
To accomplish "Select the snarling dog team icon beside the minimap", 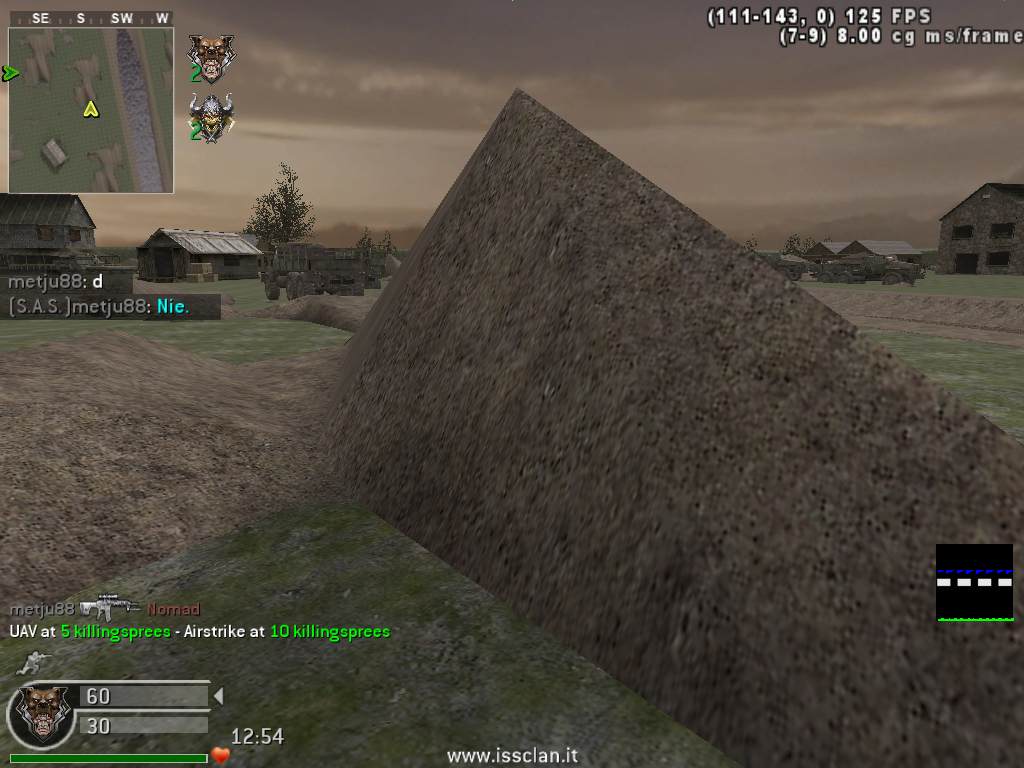I will point(210,58).
